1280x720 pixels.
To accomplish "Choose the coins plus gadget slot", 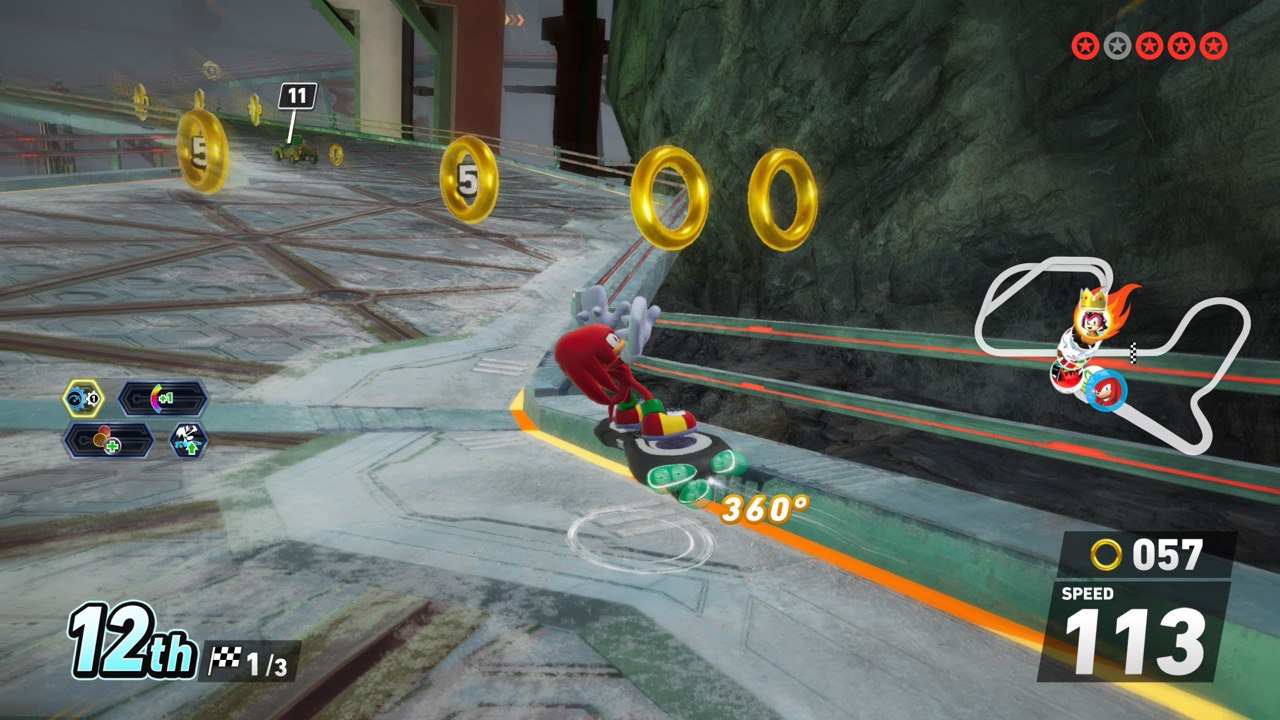I will (x=109, y=440).
